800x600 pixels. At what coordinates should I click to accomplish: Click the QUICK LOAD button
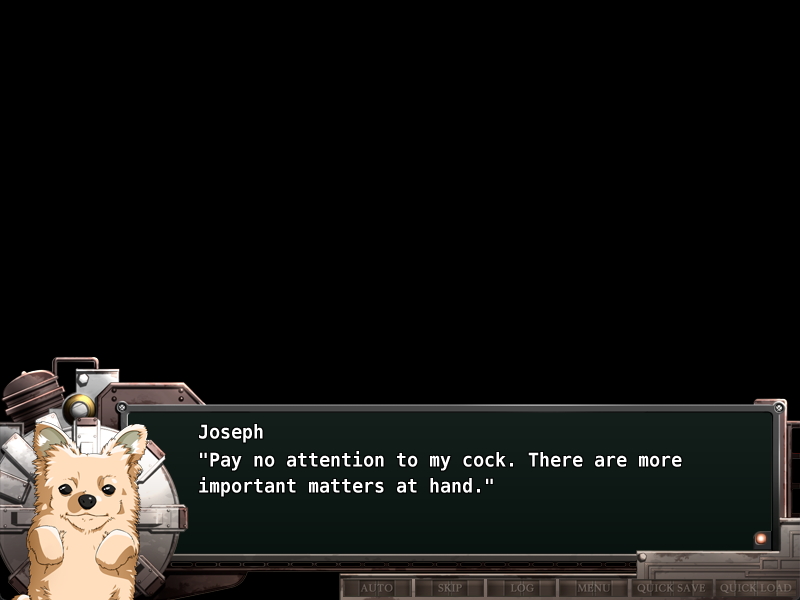coord(755,588)
